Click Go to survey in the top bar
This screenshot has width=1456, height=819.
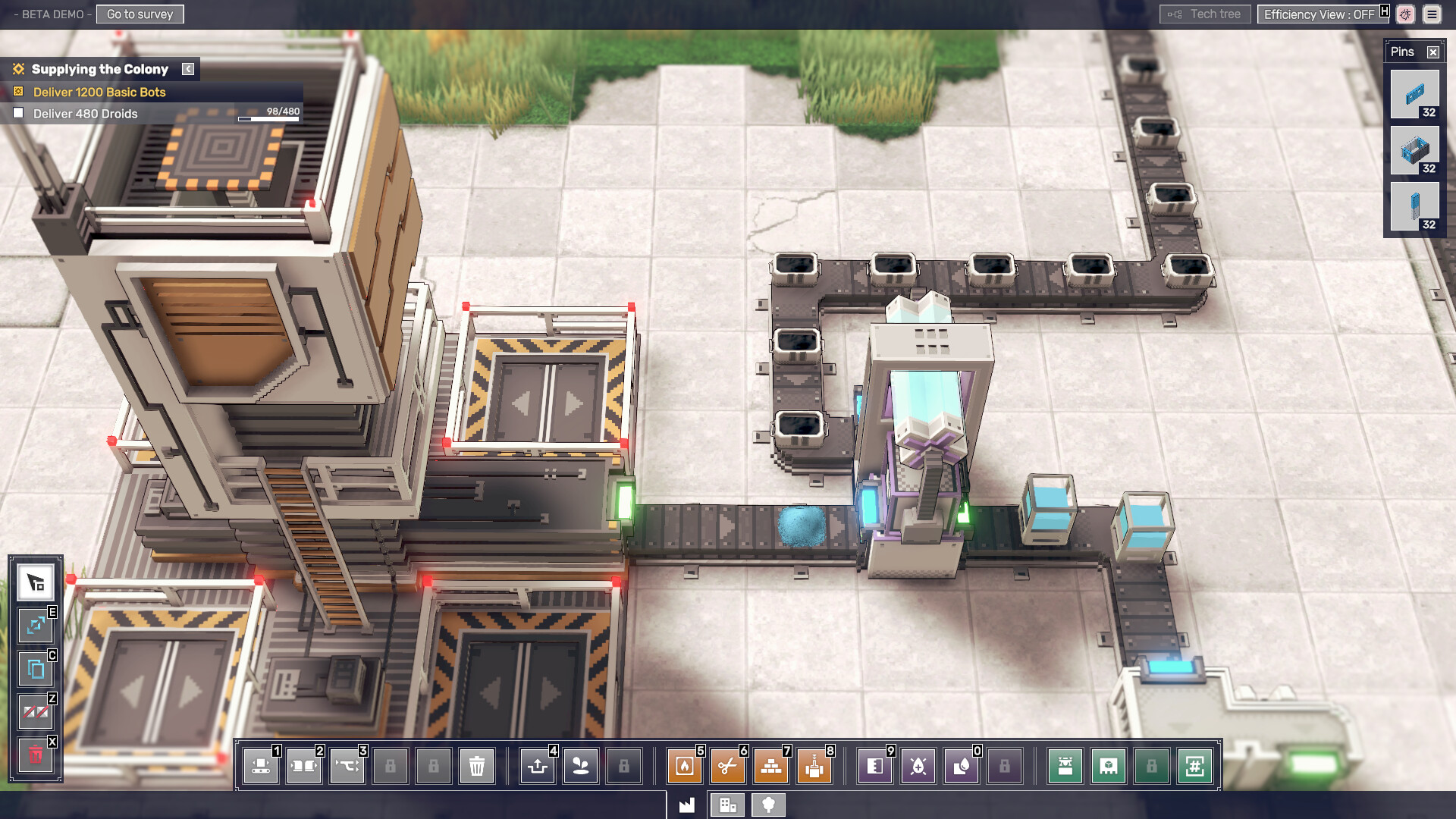(x=140, y=14)
